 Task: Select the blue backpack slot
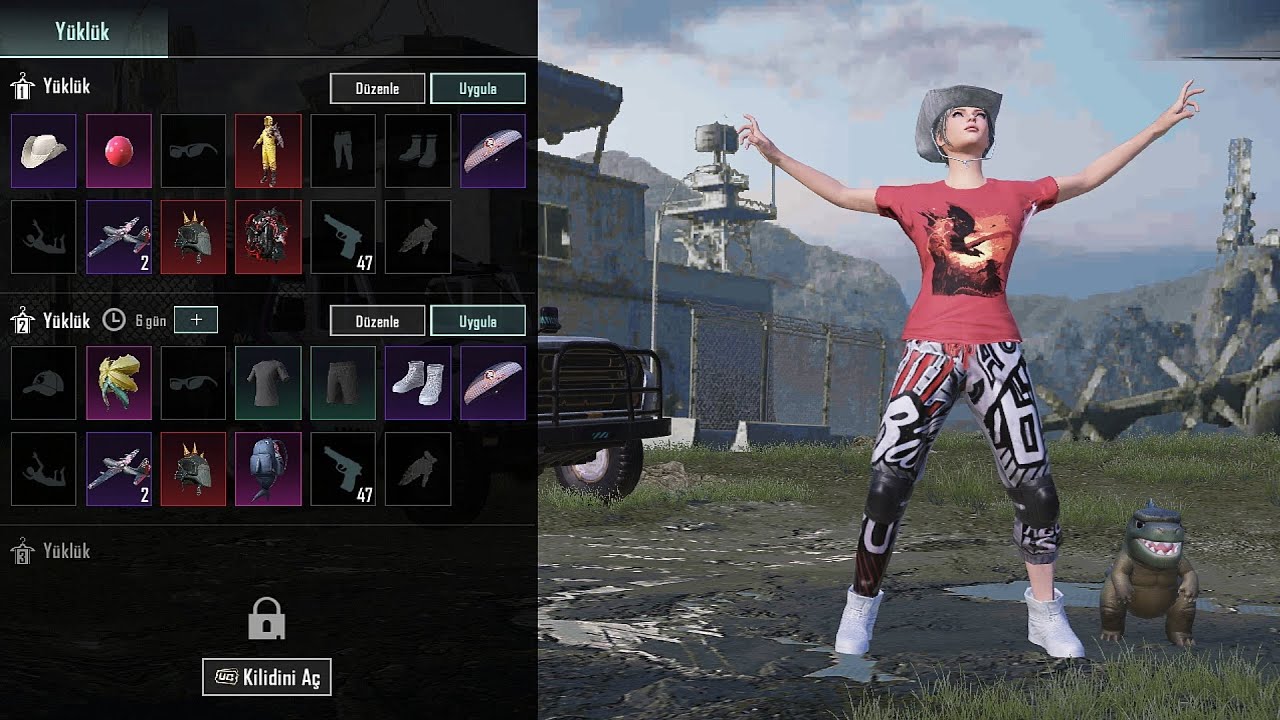coord(268,469)
